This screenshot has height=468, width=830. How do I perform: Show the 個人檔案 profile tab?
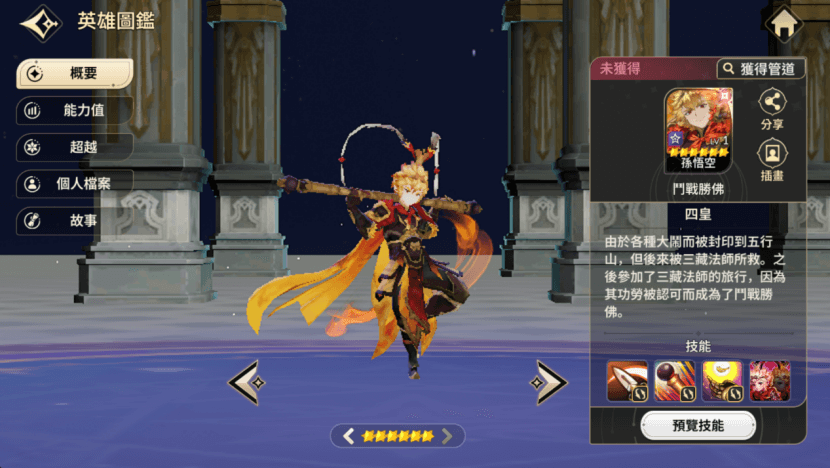pos(74,184)
